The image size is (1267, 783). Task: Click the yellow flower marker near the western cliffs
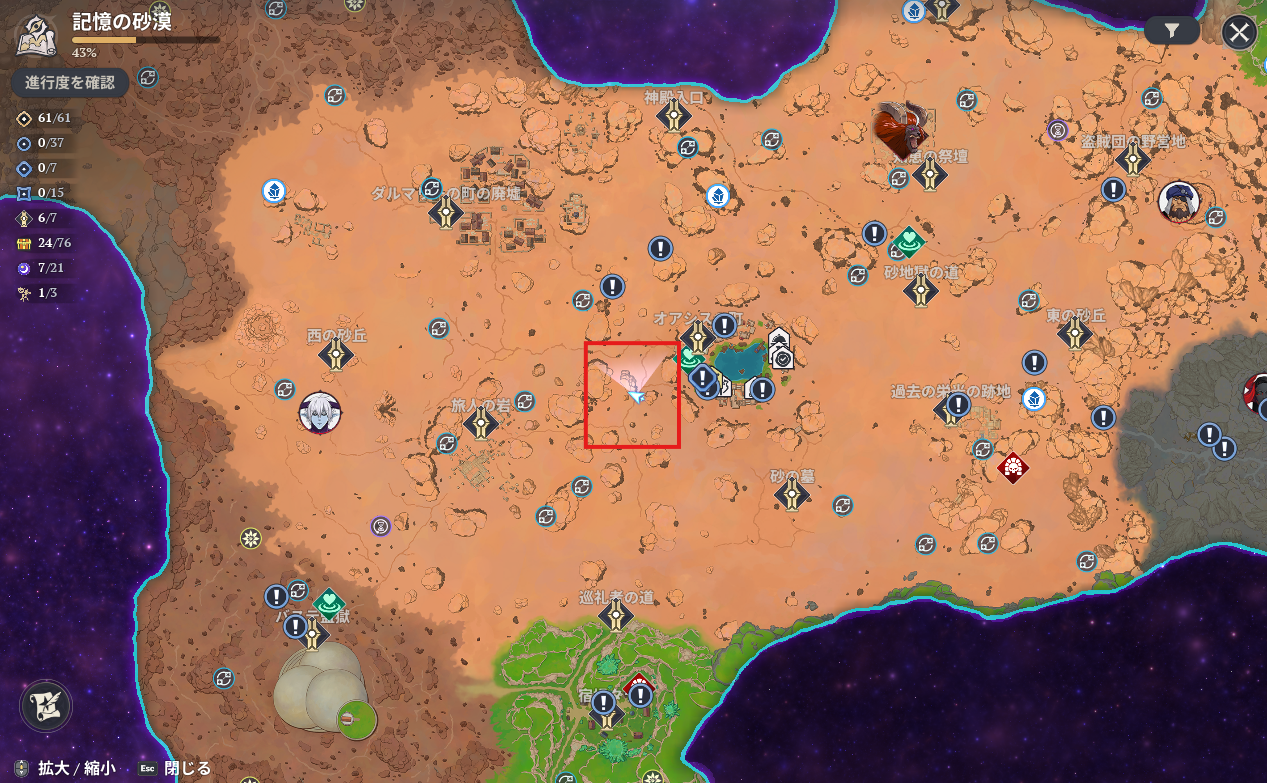coord(251,538)
